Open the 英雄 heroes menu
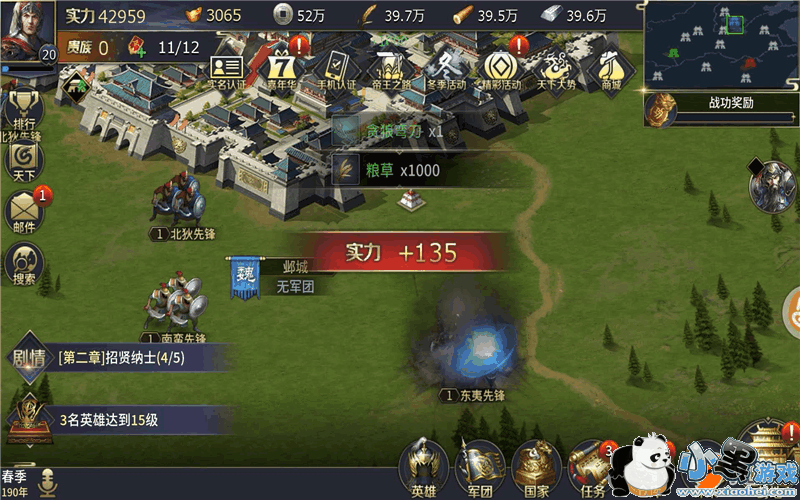 click(x=424, y=468)
